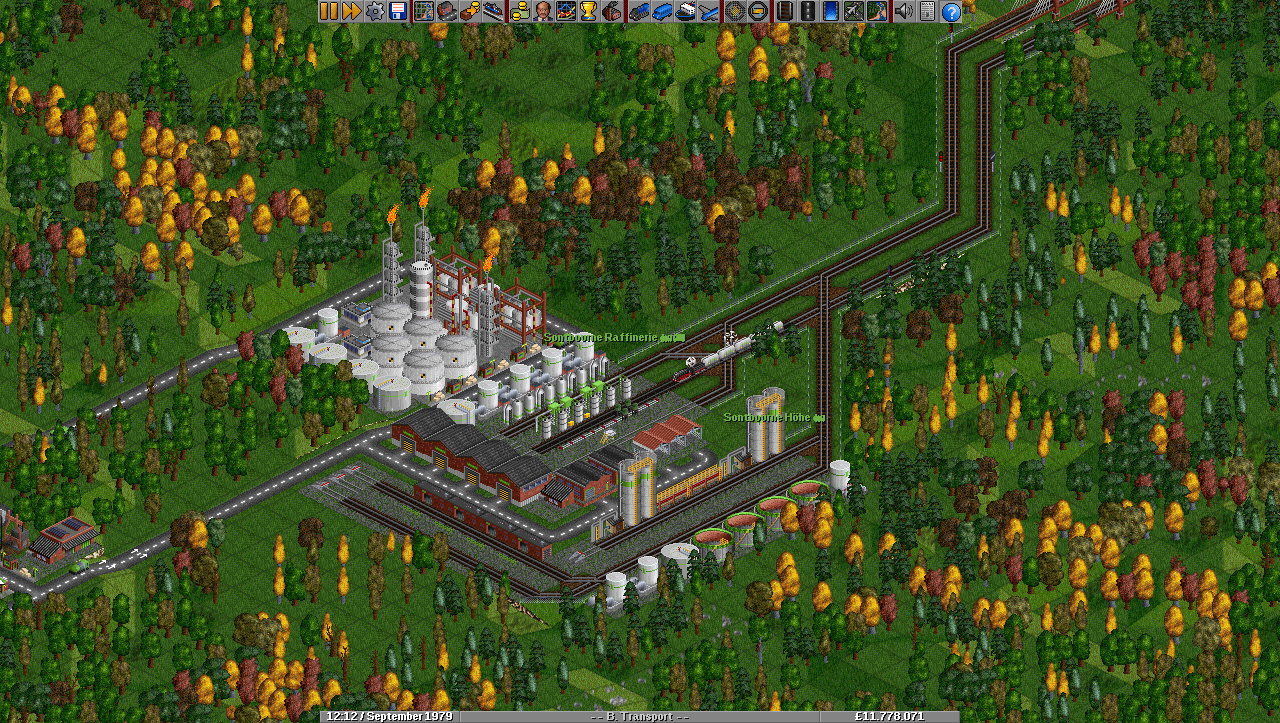Open the railway track construction tool
The image size is (1280, 723).
tap(784, 11)
